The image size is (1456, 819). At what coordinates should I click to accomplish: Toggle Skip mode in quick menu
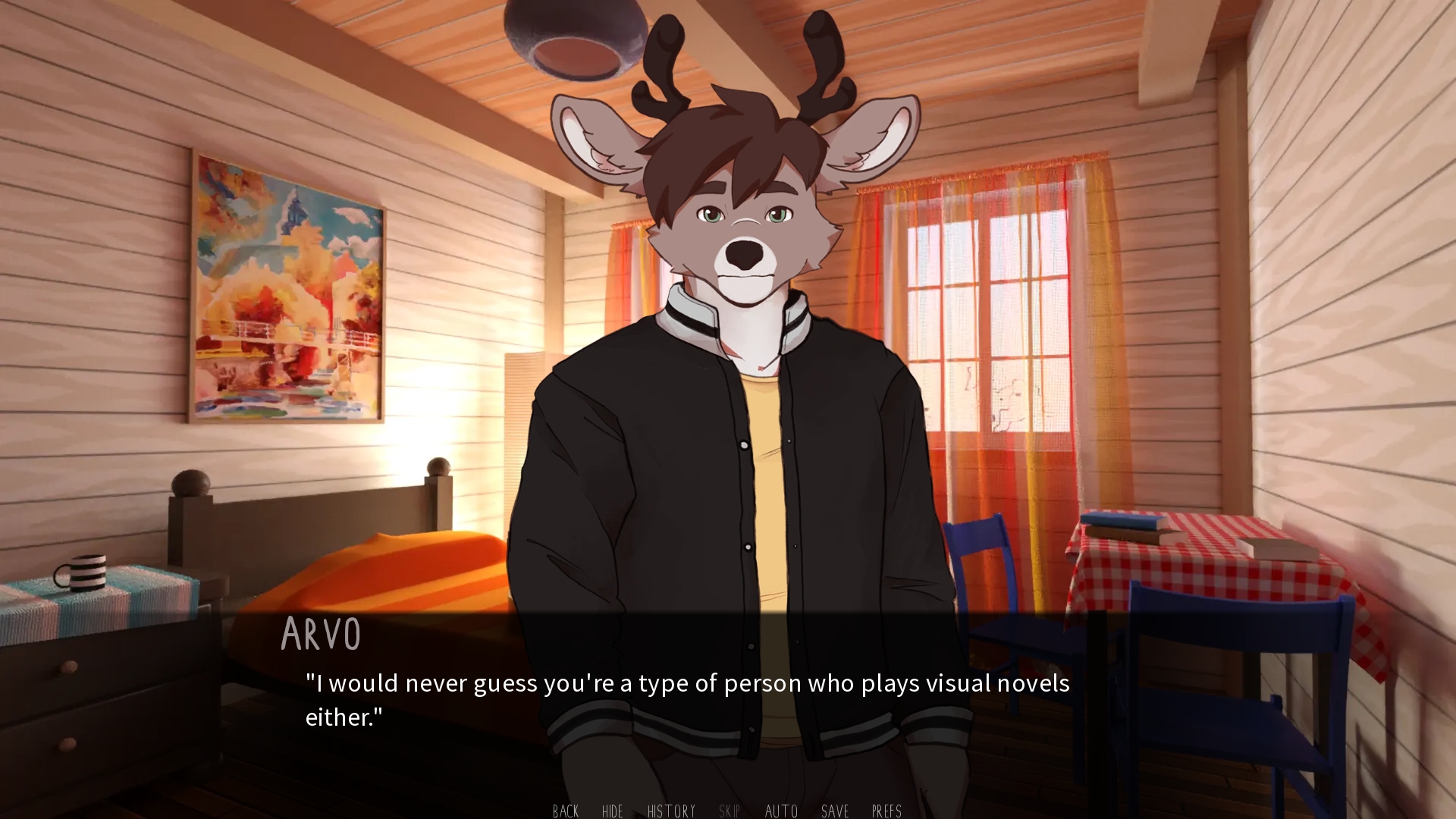[x=729, y=811]
